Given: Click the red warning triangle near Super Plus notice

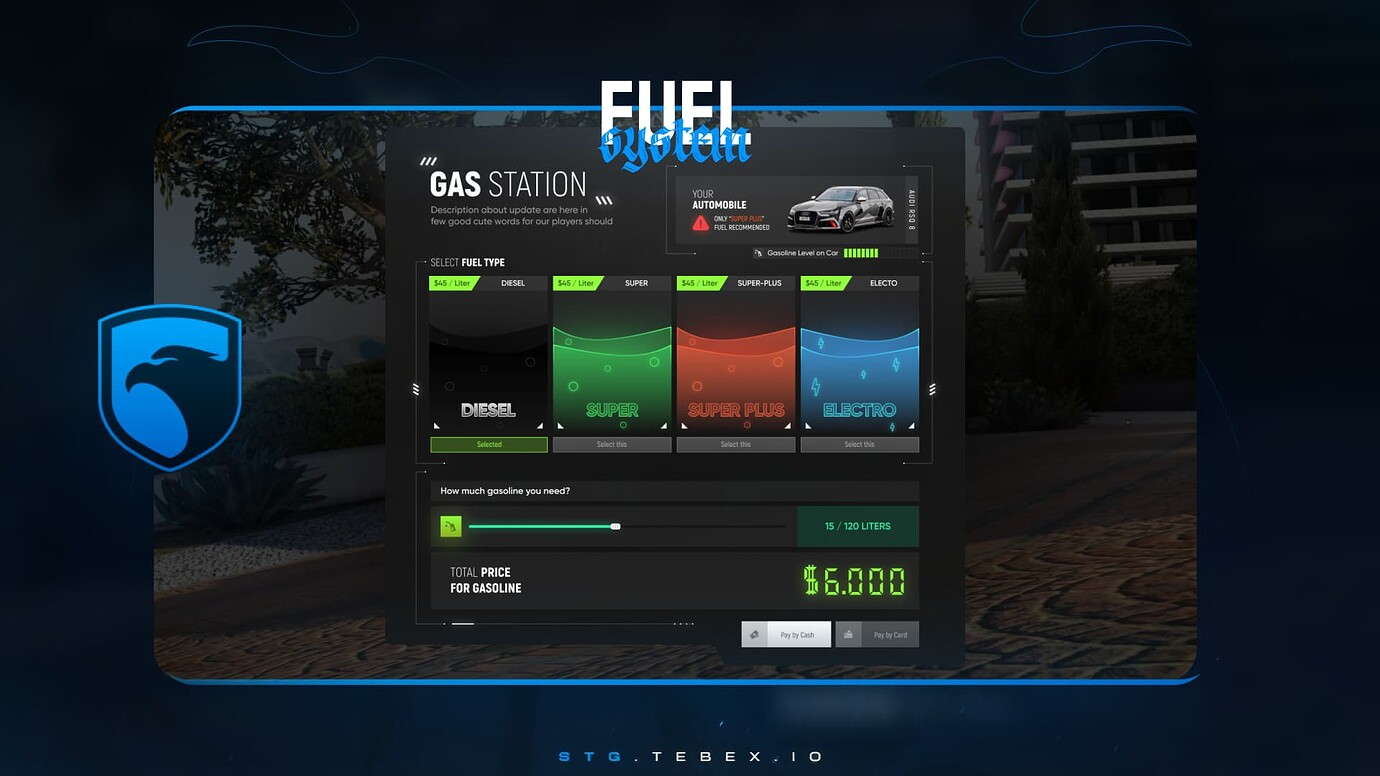Looking at the screenshot, I should pos(700,222).
